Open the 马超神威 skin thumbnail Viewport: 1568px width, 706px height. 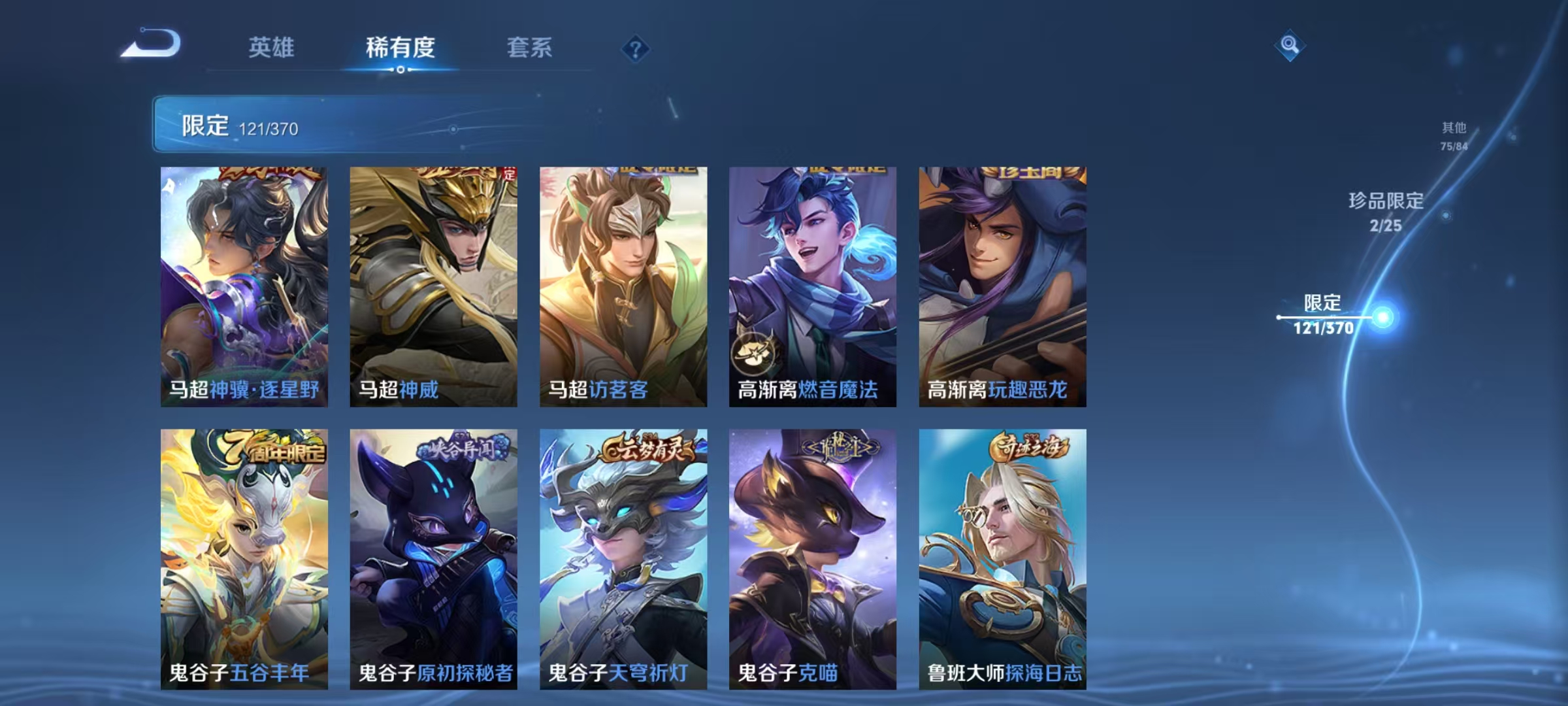click(x=433, y=288)
